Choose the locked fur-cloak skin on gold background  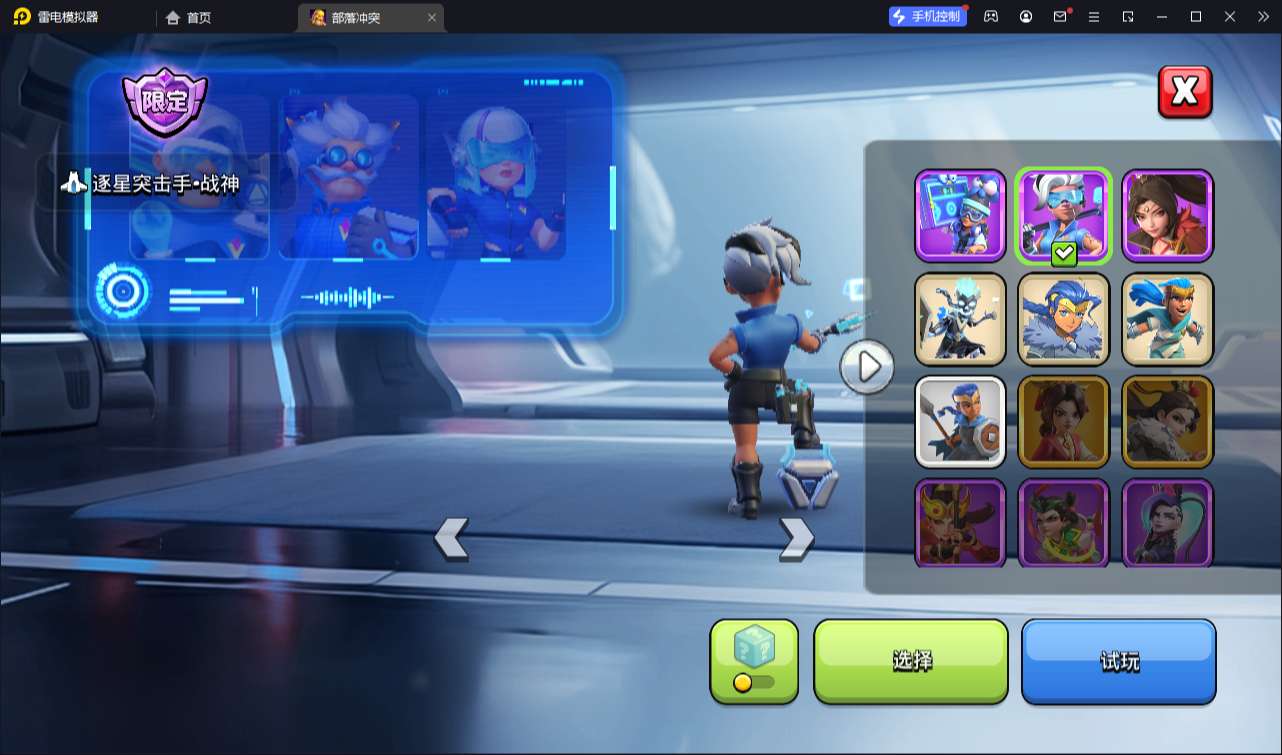click(x=1168, y=422)
